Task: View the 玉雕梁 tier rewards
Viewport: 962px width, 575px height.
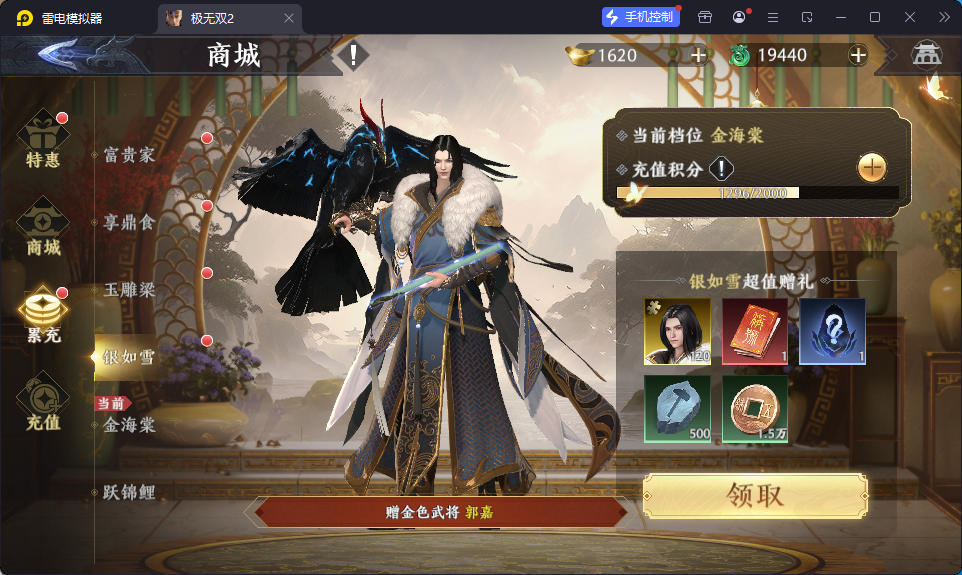Action: pos(130,289)
